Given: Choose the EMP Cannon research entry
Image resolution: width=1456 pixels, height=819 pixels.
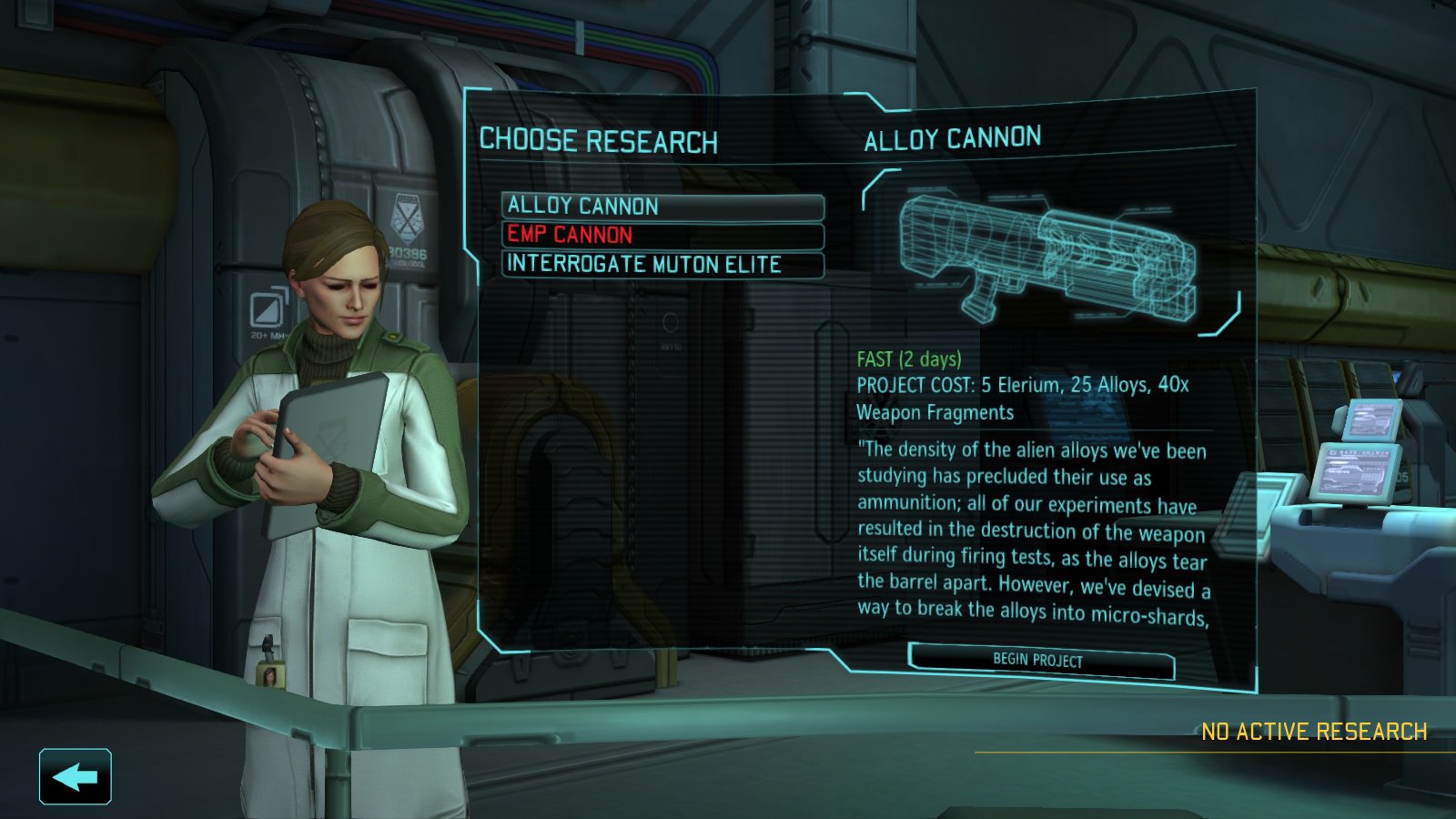Looking at the screenshot, I should [662, 235].
